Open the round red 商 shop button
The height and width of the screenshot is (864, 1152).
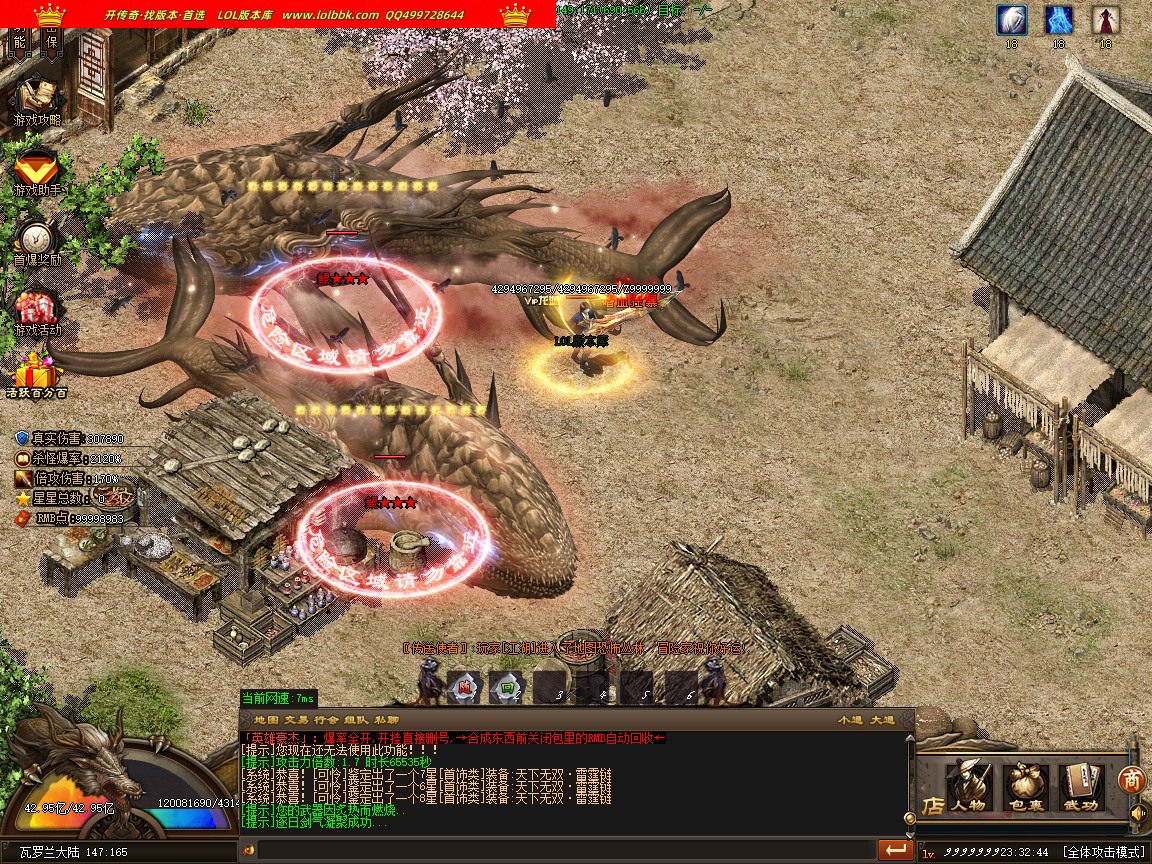[1131, 779]
